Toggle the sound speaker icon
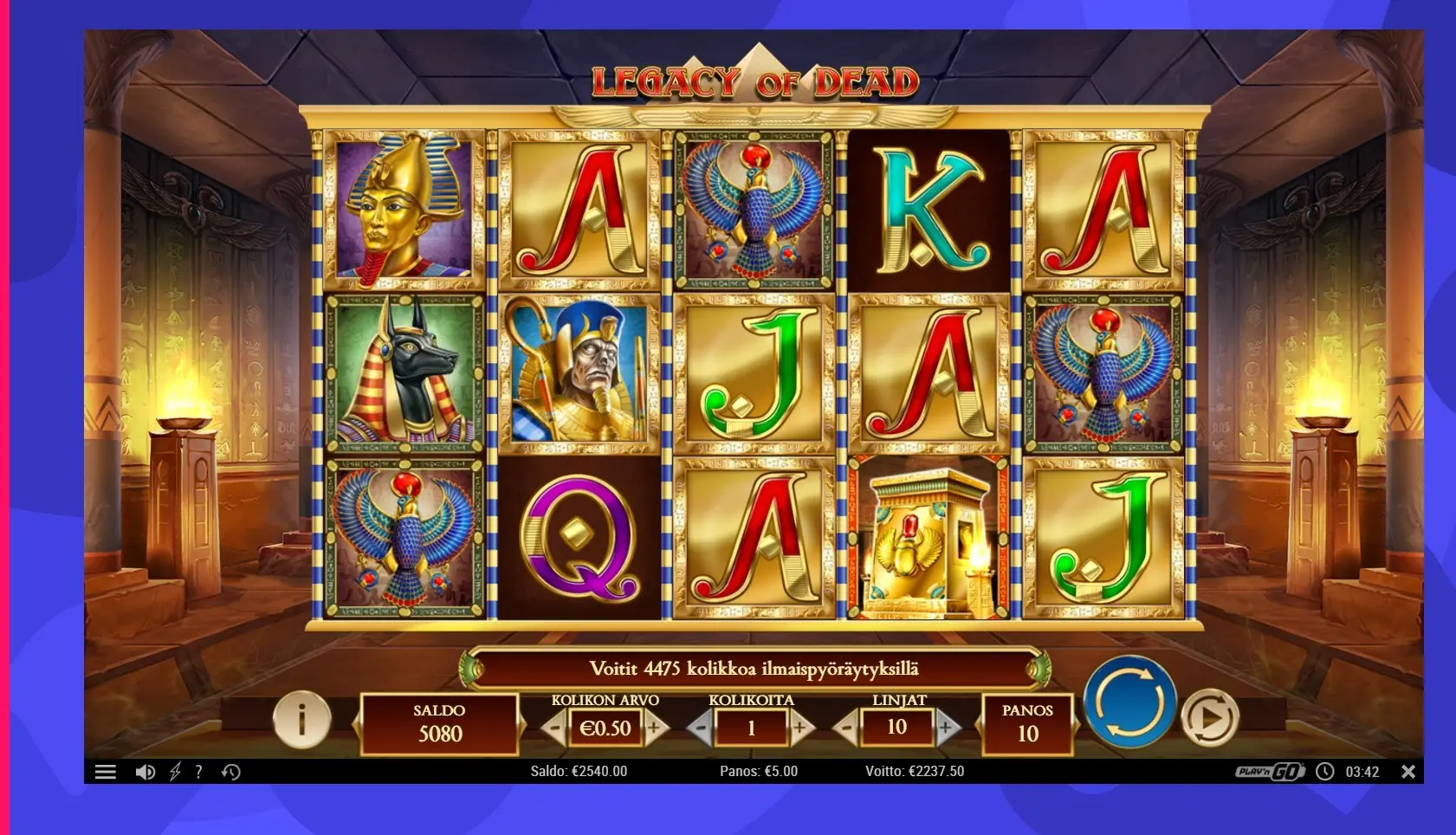This screenshot has height=835, width=1456. click(145, 772)
